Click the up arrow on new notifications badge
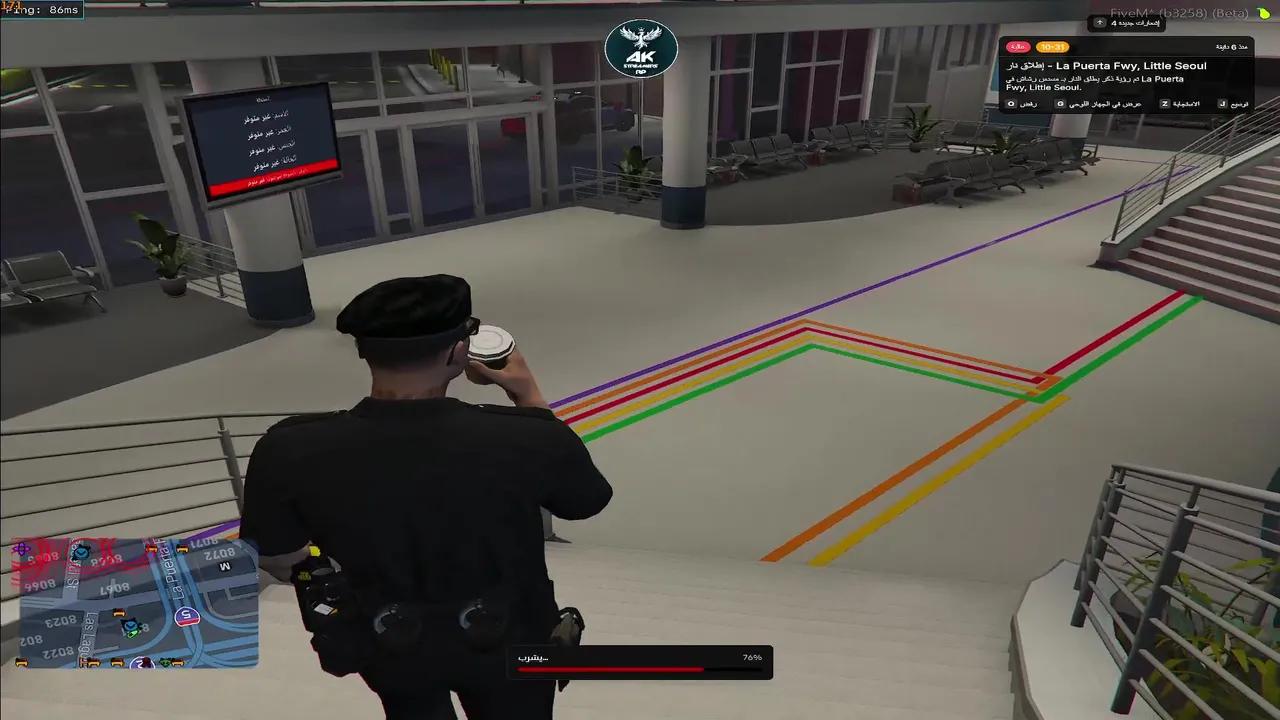The image size is (1280, 720). coord(1100,23)
